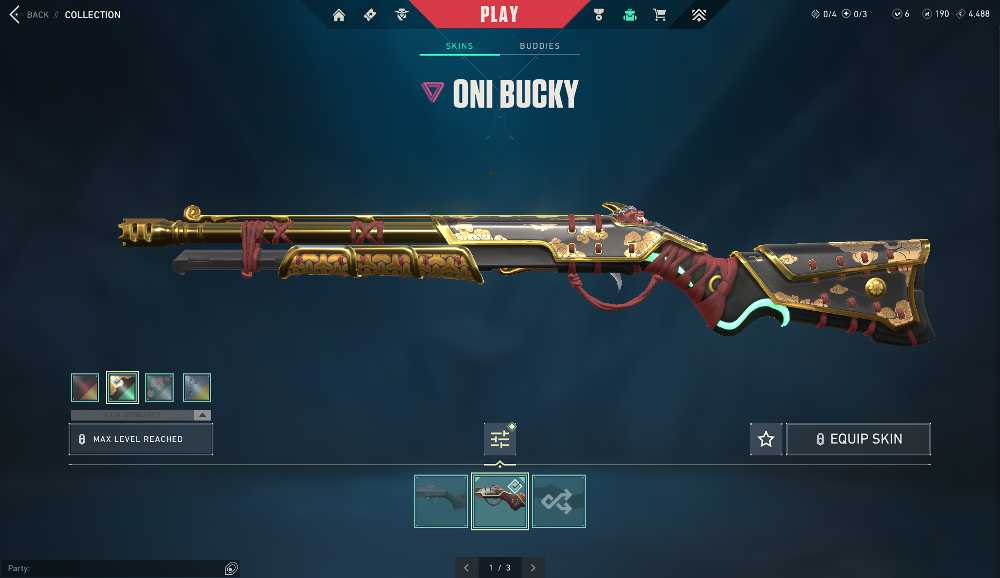1000x578 pixels.
Task: Pick the third pale gray-pink variant swatch
Action: [x=160, y=387]
